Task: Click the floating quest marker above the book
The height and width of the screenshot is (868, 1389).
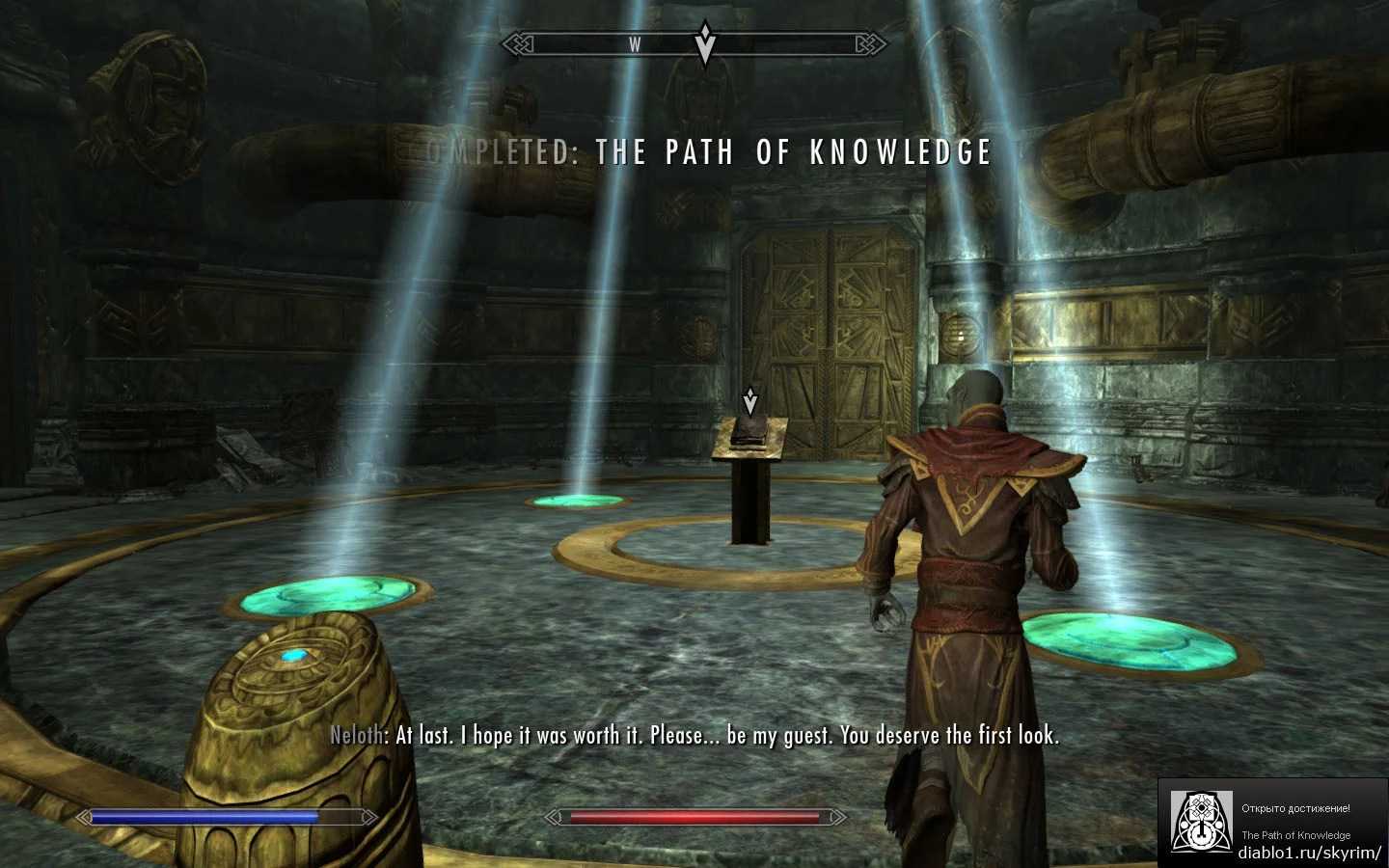Action: 749,400
